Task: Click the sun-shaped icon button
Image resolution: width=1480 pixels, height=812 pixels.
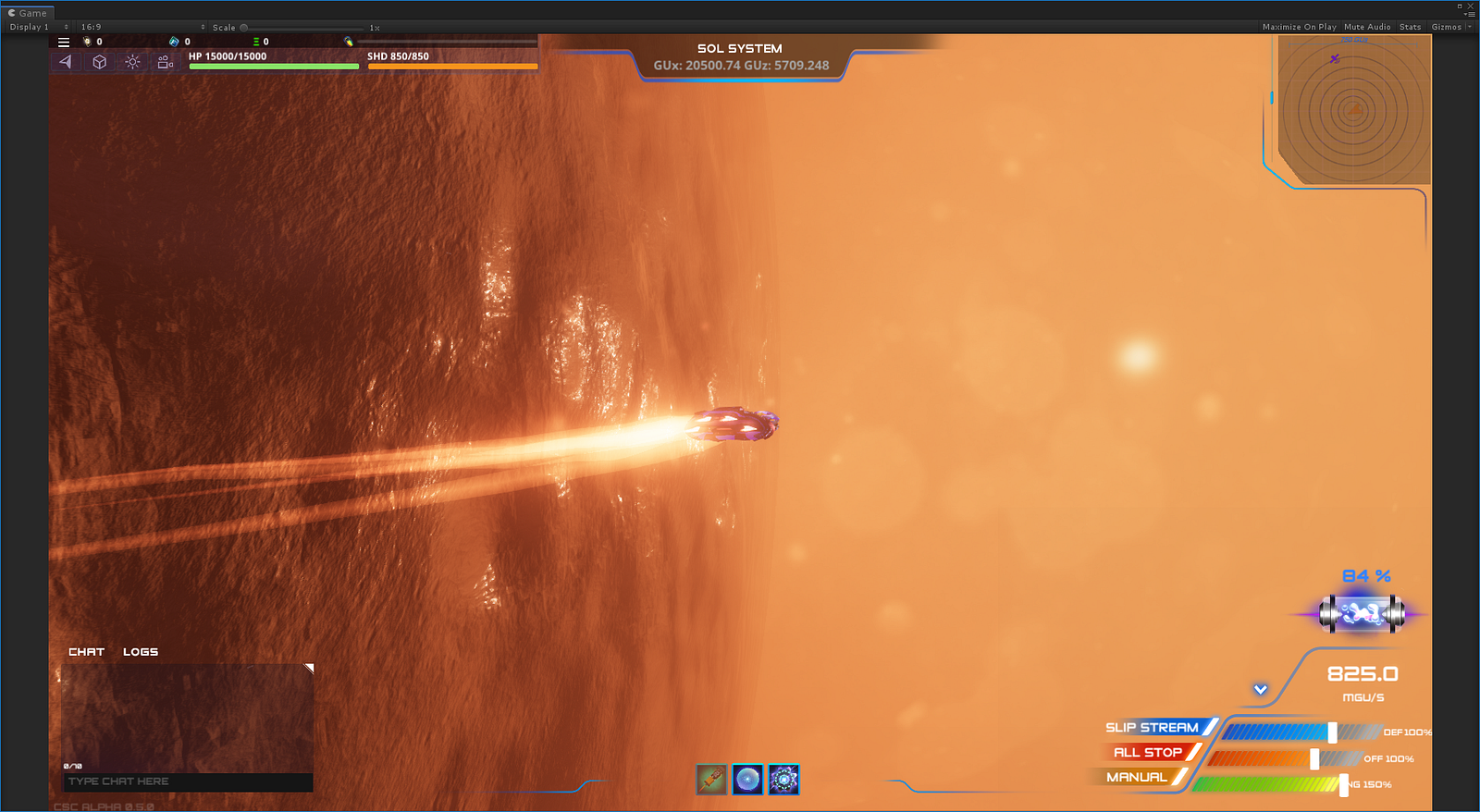Action: (132, 62)
